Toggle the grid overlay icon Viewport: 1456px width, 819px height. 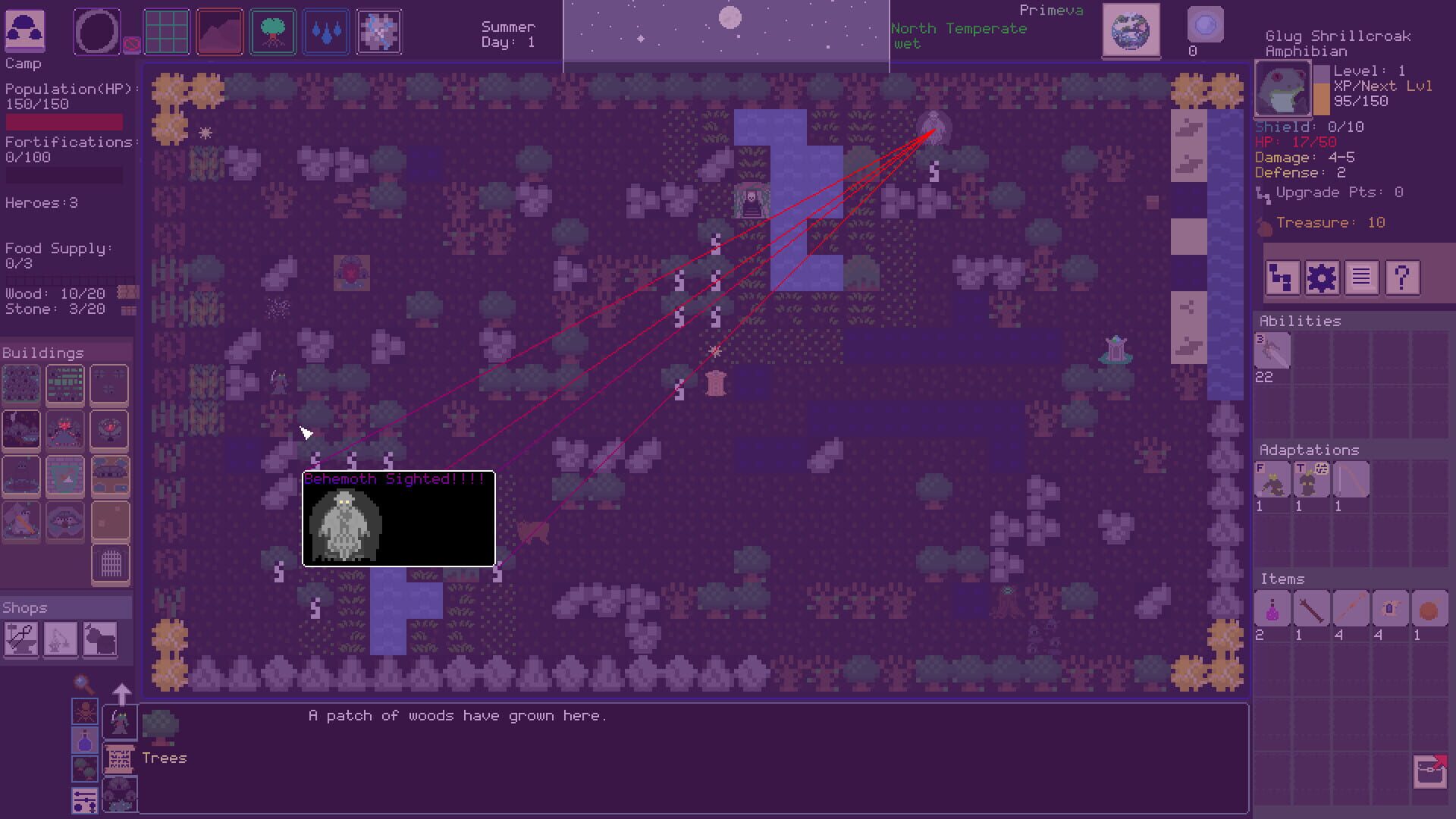pos(166,31)
